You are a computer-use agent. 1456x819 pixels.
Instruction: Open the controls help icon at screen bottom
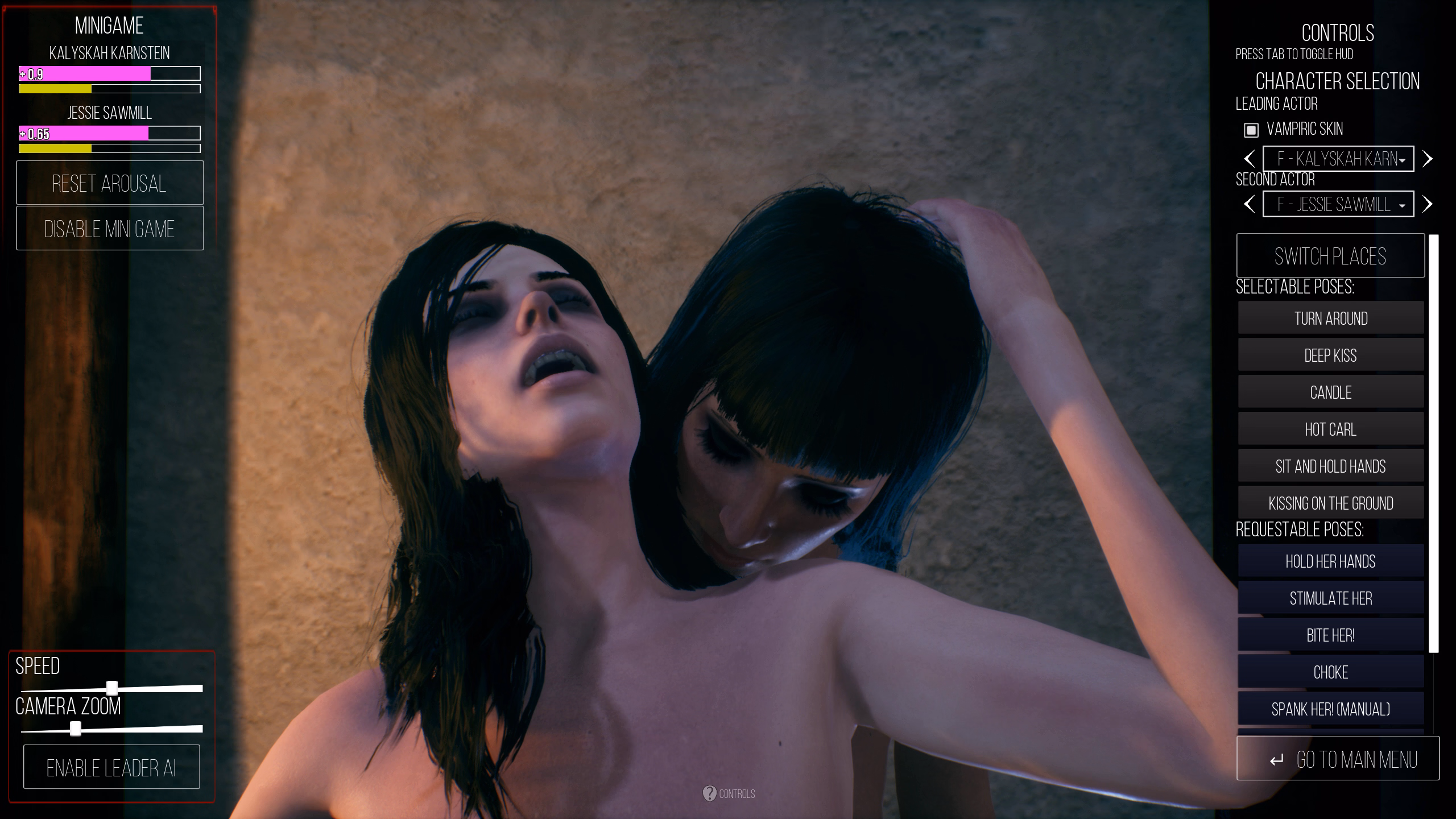tap(710, 795)
